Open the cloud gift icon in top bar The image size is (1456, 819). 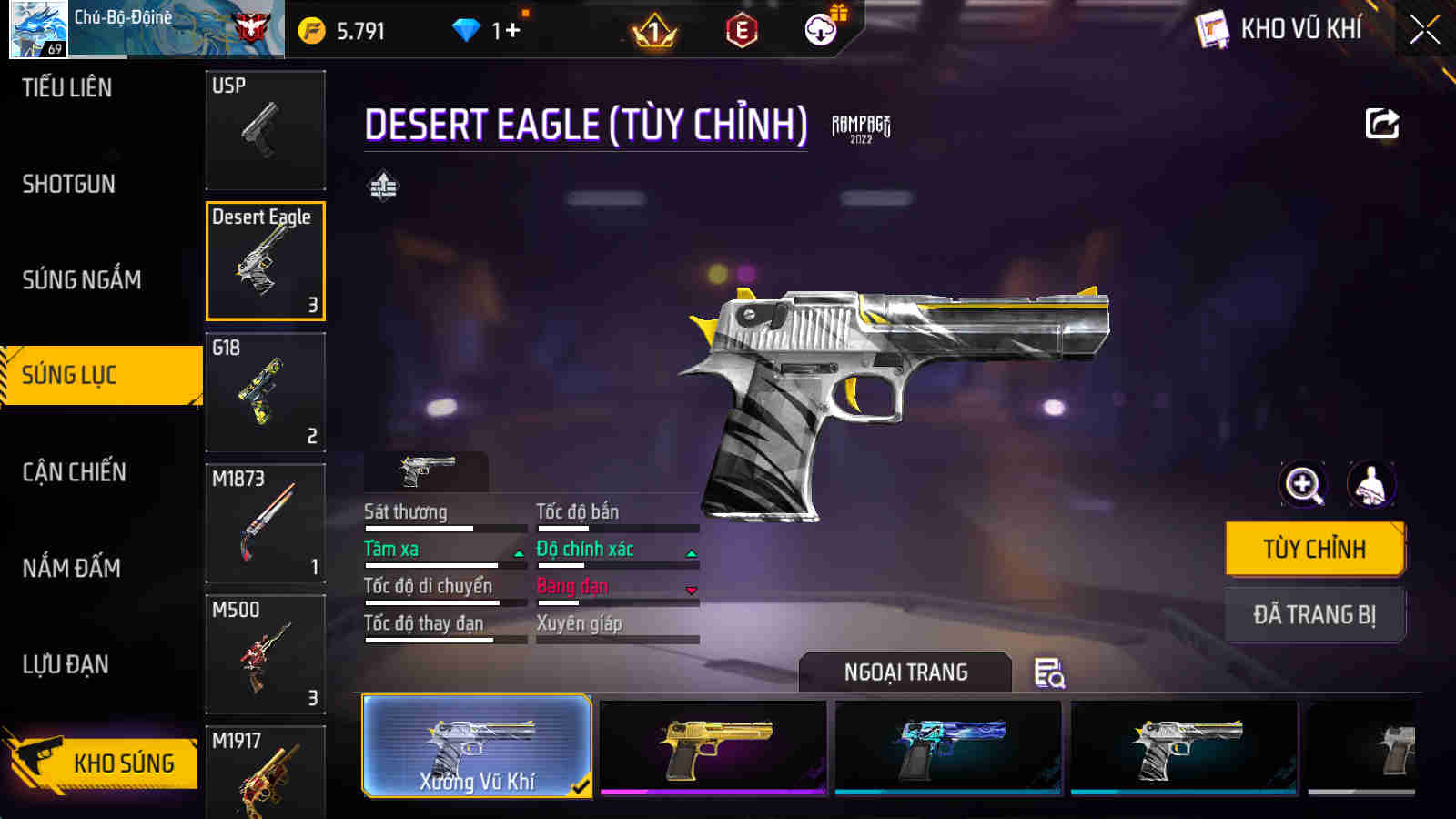pos(822,28)
